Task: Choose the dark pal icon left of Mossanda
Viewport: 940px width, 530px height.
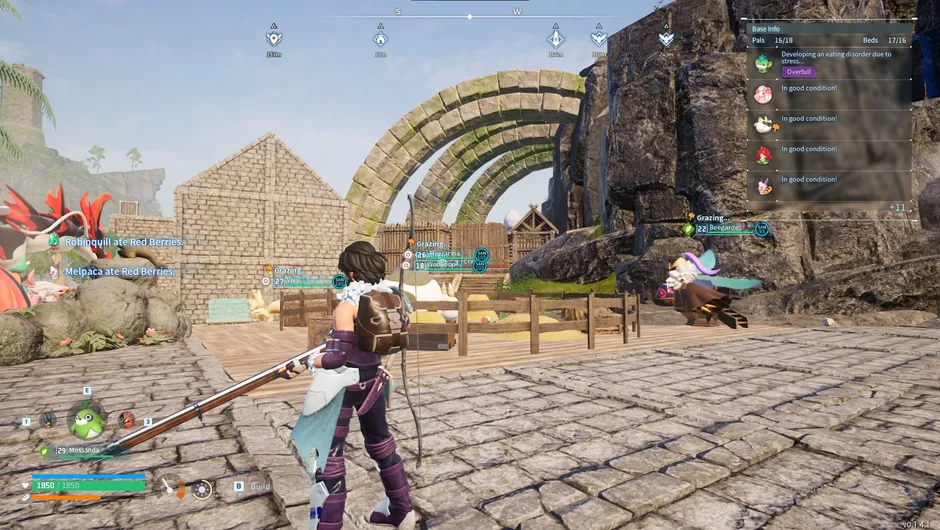Action: tap(48, 420)
